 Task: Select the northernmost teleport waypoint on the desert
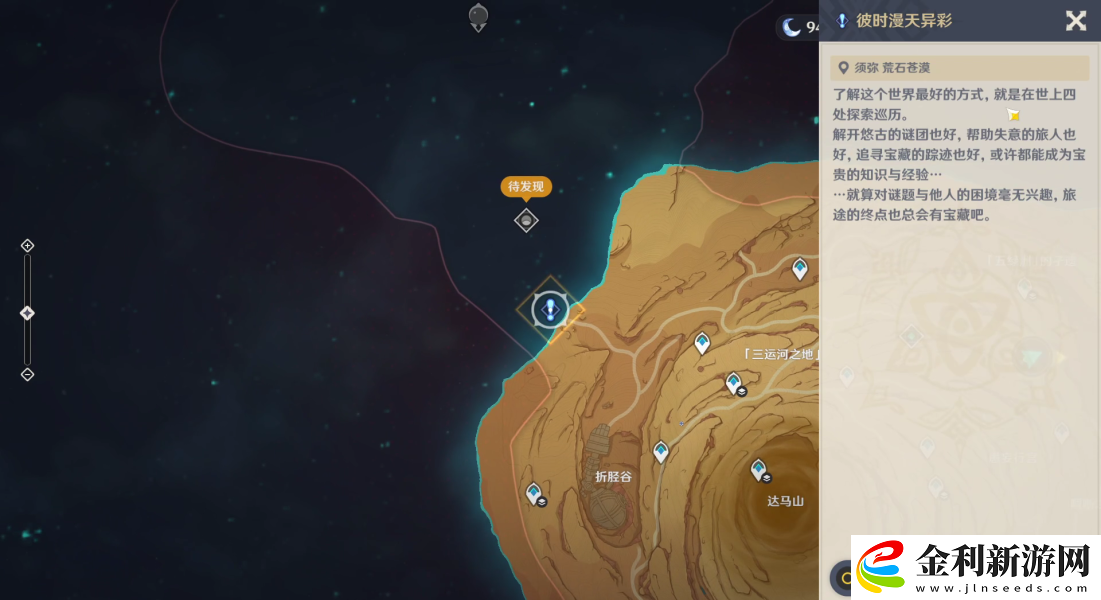tap(800, 268)
